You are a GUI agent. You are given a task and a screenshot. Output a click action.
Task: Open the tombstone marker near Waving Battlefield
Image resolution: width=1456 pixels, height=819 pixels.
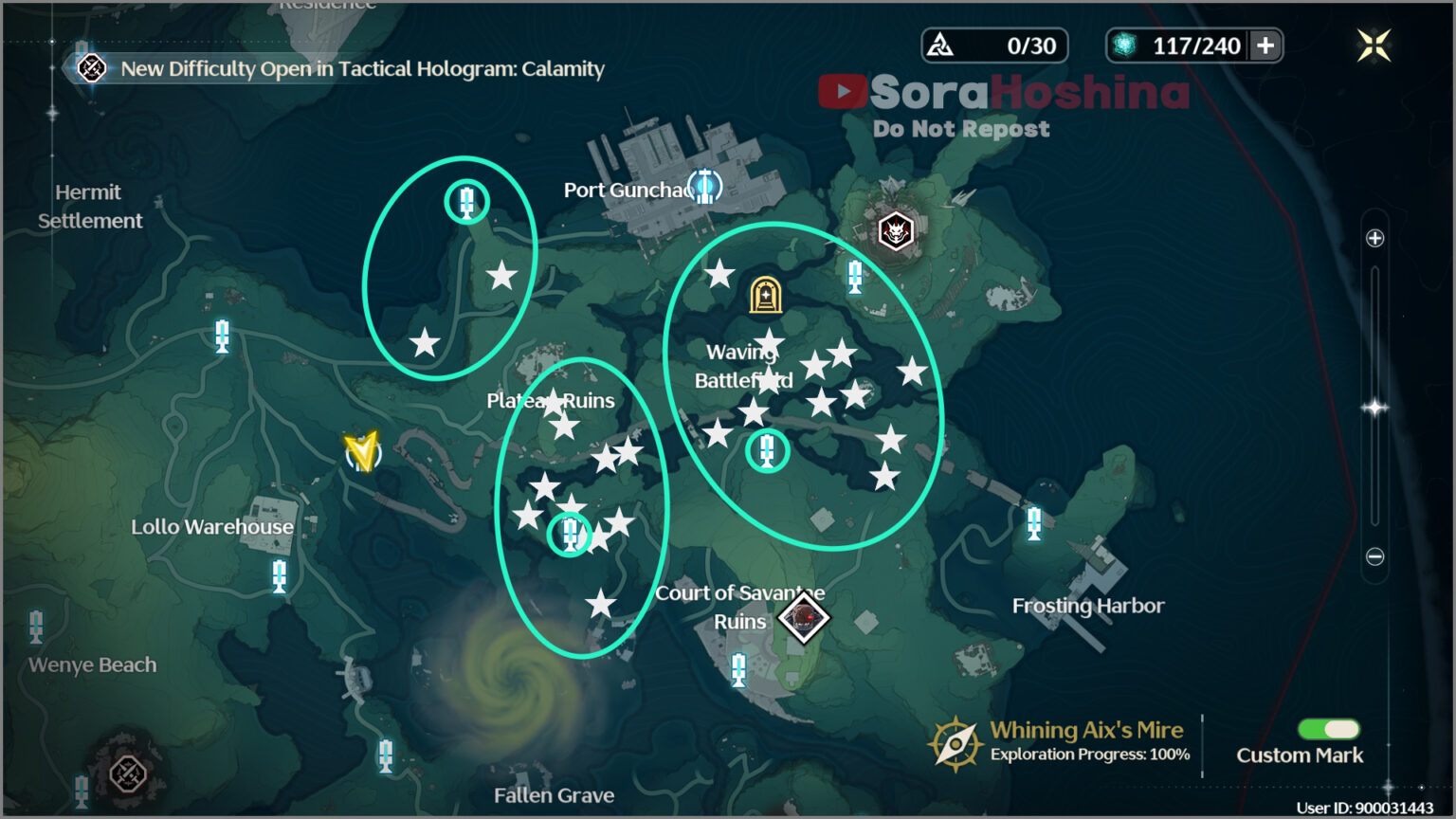pyautogui.click(x=764, y=295)
